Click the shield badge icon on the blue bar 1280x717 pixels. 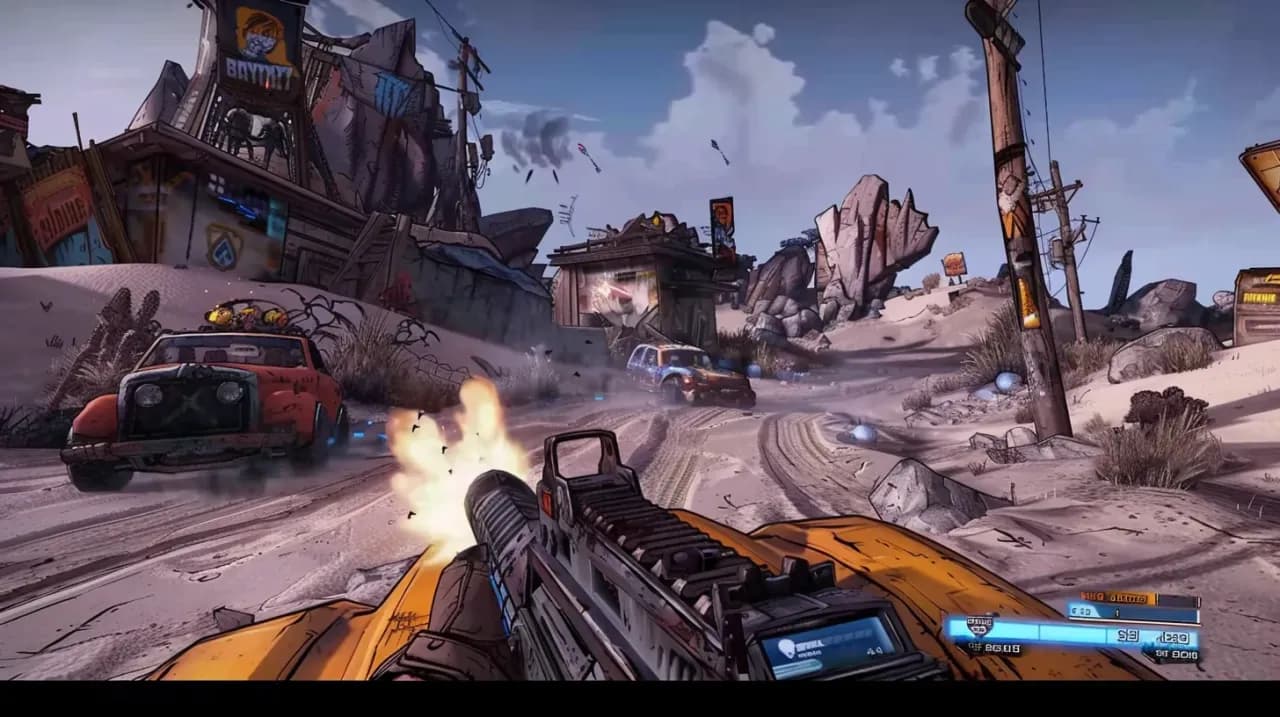click(x=981, y=626)
